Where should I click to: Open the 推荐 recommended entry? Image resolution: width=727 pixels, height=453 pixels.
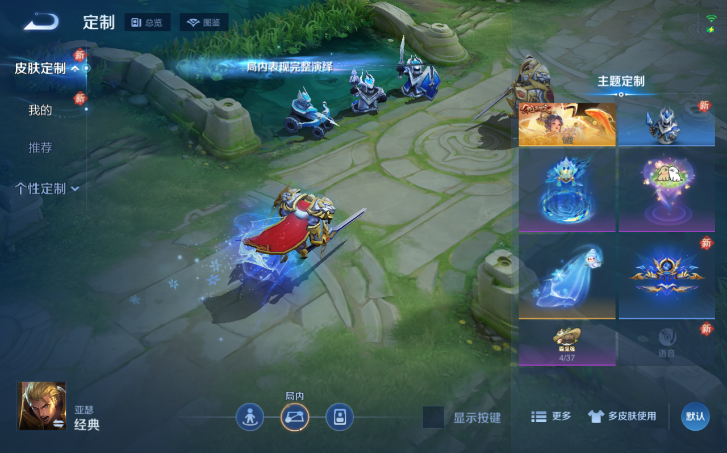pos(40,148)
